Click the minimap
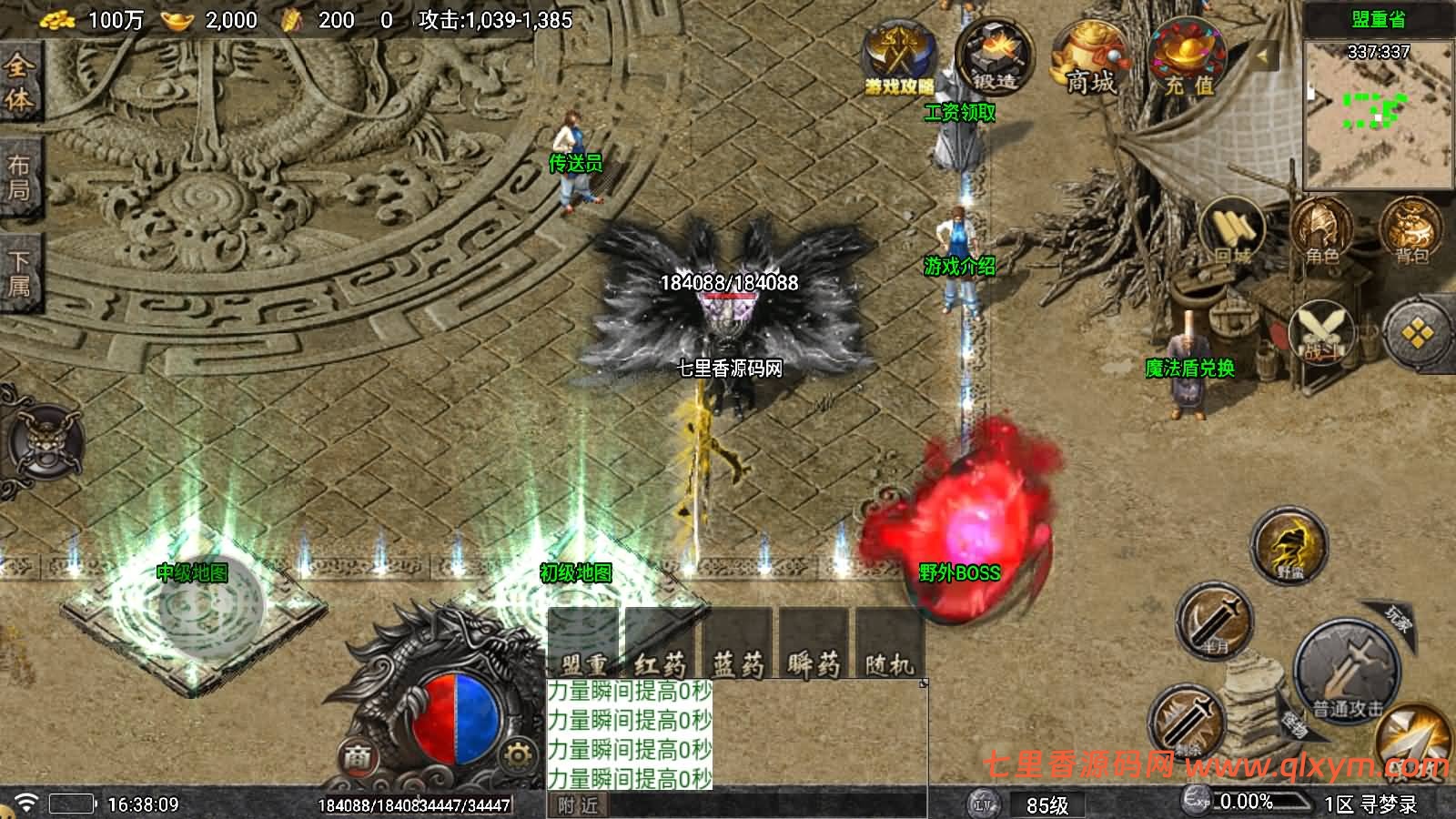This screenshot has height=819, width=1456. pos(1378,111)
